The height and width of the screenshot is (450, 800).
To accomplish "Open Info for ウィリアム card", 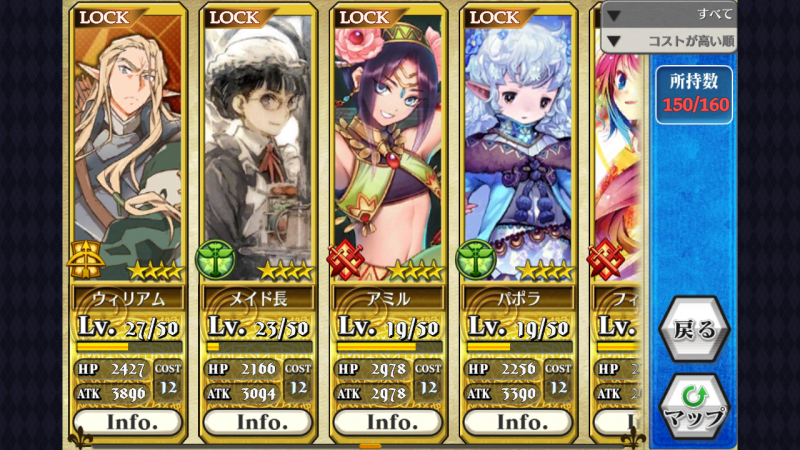I will [x=130, y=422].
